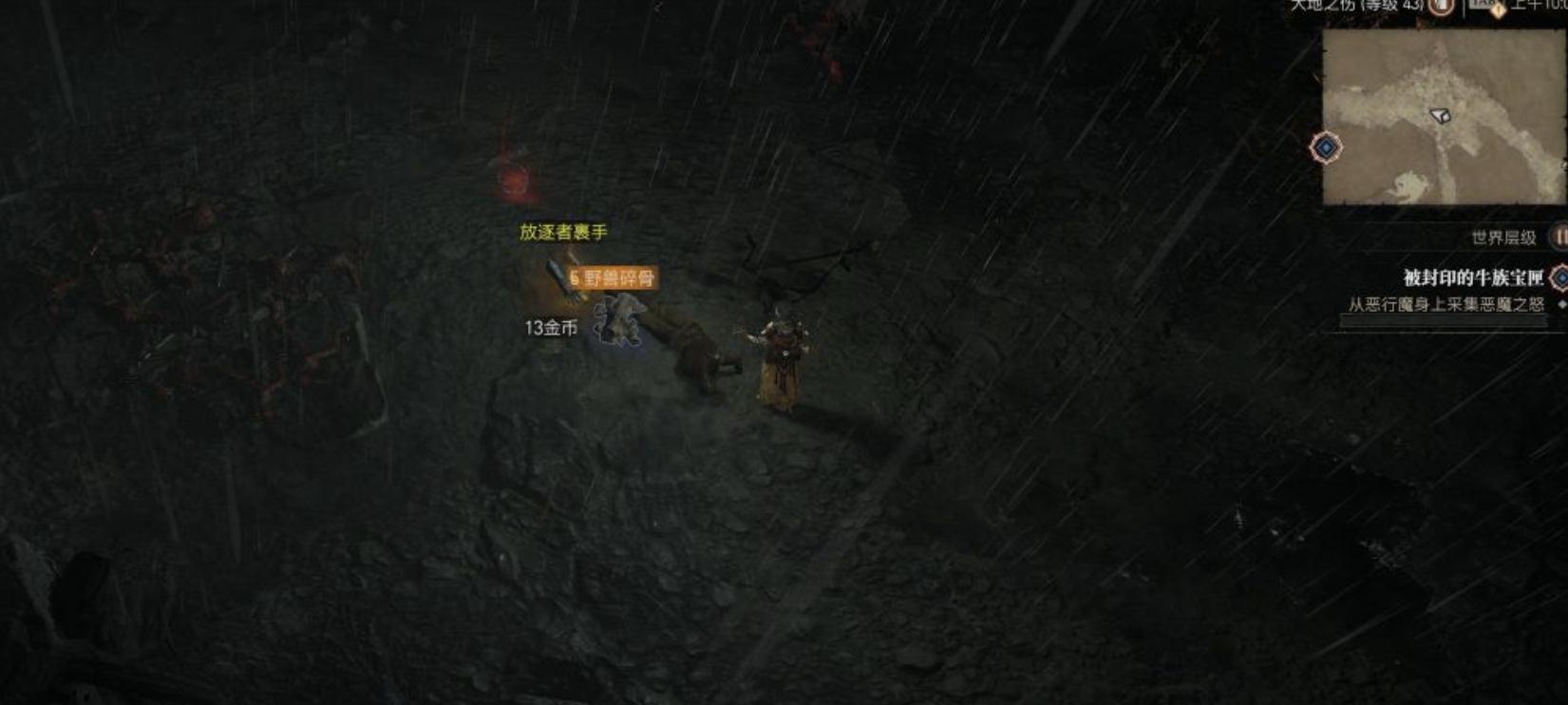Screen dimensions: 1568x705
Task: Select the 被封印的牛族宝匣 quest tracker
Action: point(1473,277)
